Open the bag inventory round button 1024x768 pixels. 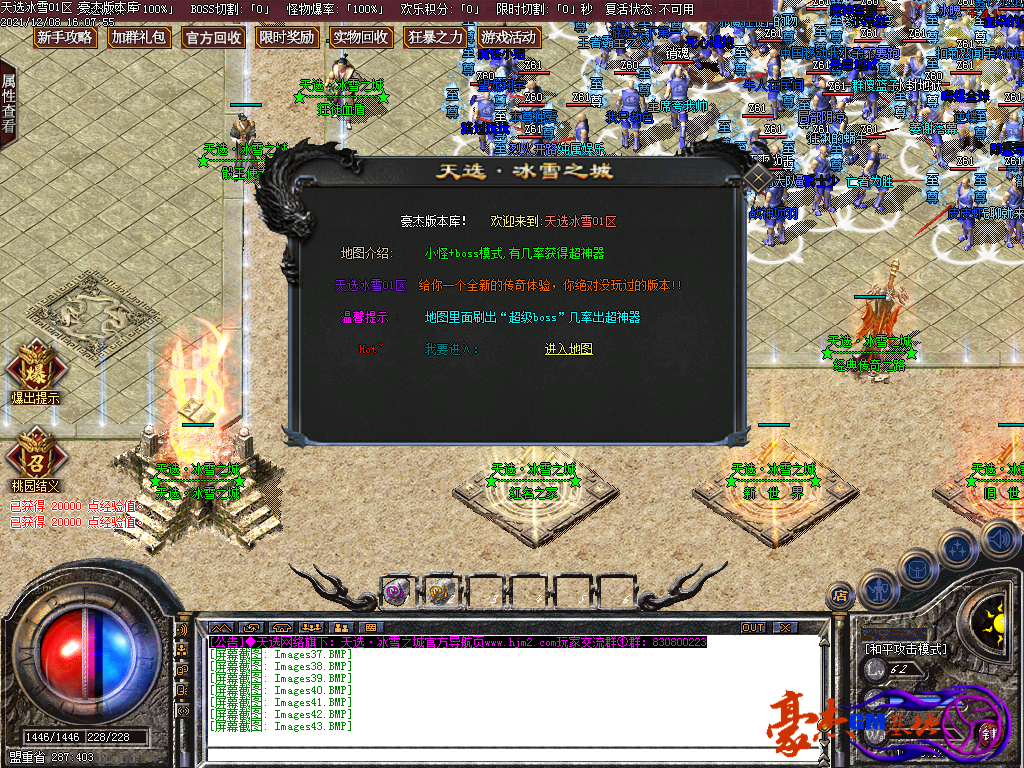pyautogui.click(x=917, y=568)
